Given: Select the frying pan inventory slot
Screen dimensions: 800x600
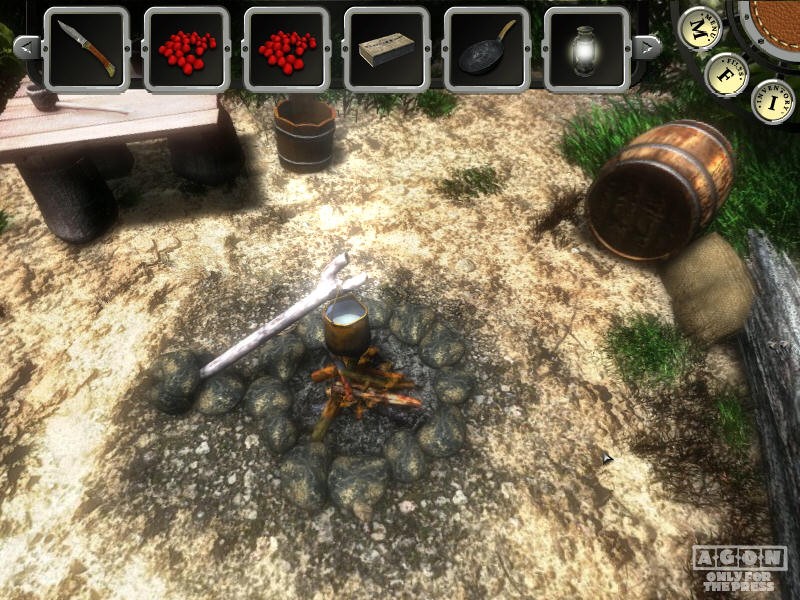Looking at the screenshot, I should pyautogui.click(x=486, y=49).
